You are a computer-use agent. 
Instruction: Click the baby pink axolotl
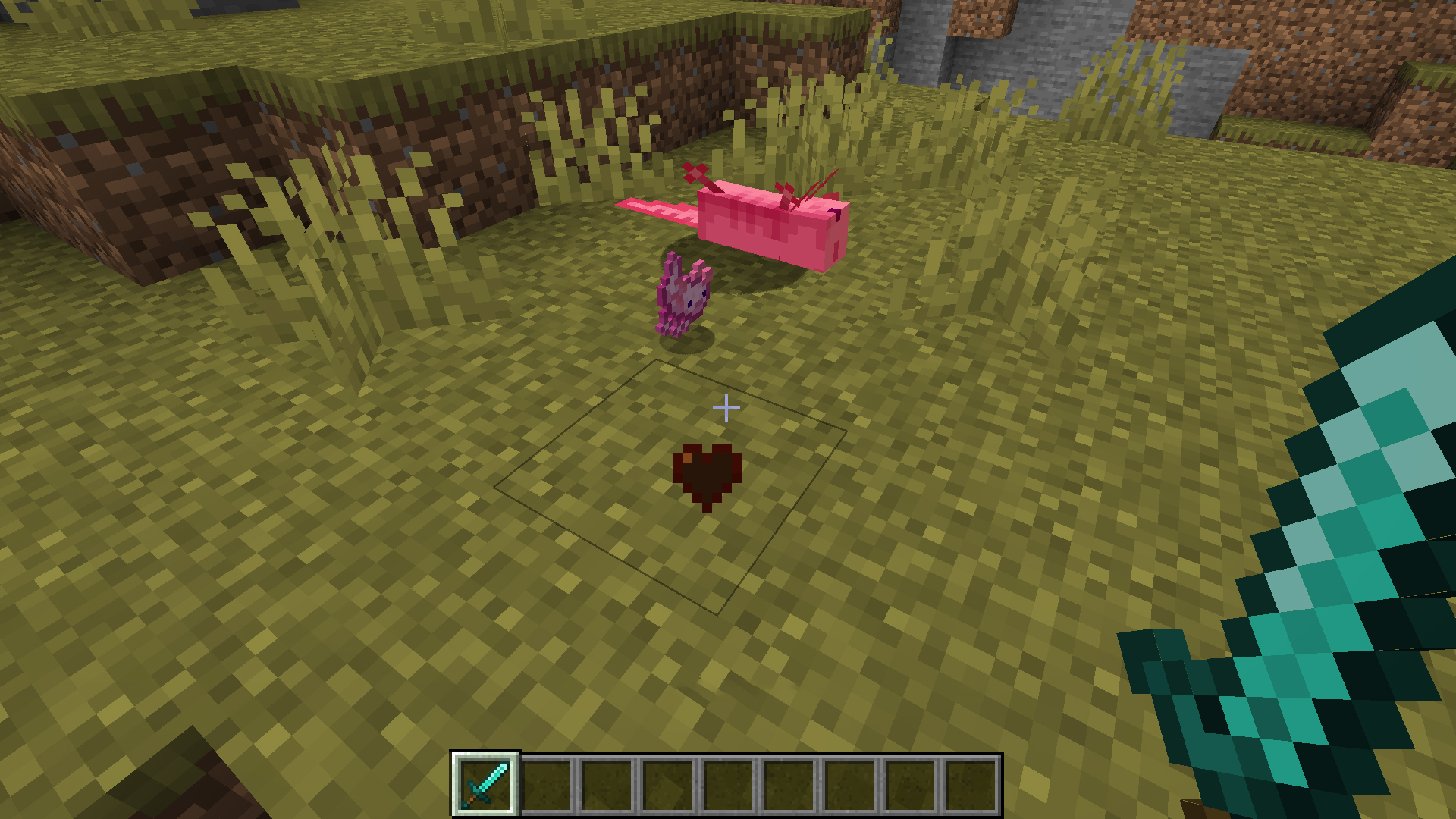tap(681, 300)
